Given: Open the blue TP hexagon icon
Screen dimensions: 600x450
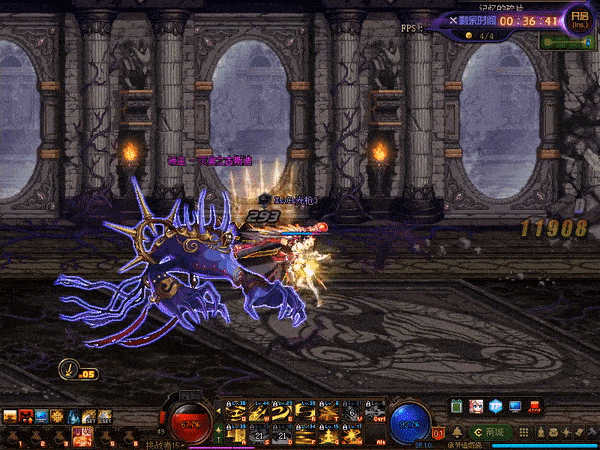Looking at the screenshot, I should pyautogui.click(x=496, y=407).
